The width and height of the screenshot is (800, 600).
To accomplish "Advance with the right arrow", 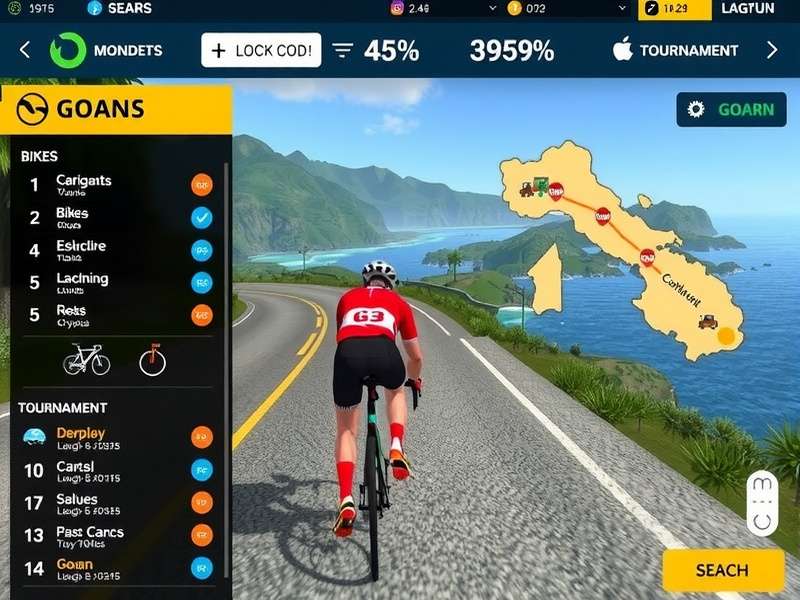I will point(771,50).
